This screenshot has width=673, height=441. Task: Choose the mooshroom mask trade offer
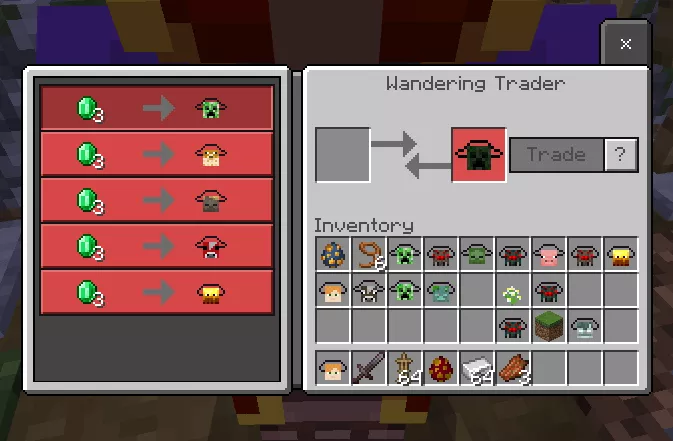click(x=157, y=246)
